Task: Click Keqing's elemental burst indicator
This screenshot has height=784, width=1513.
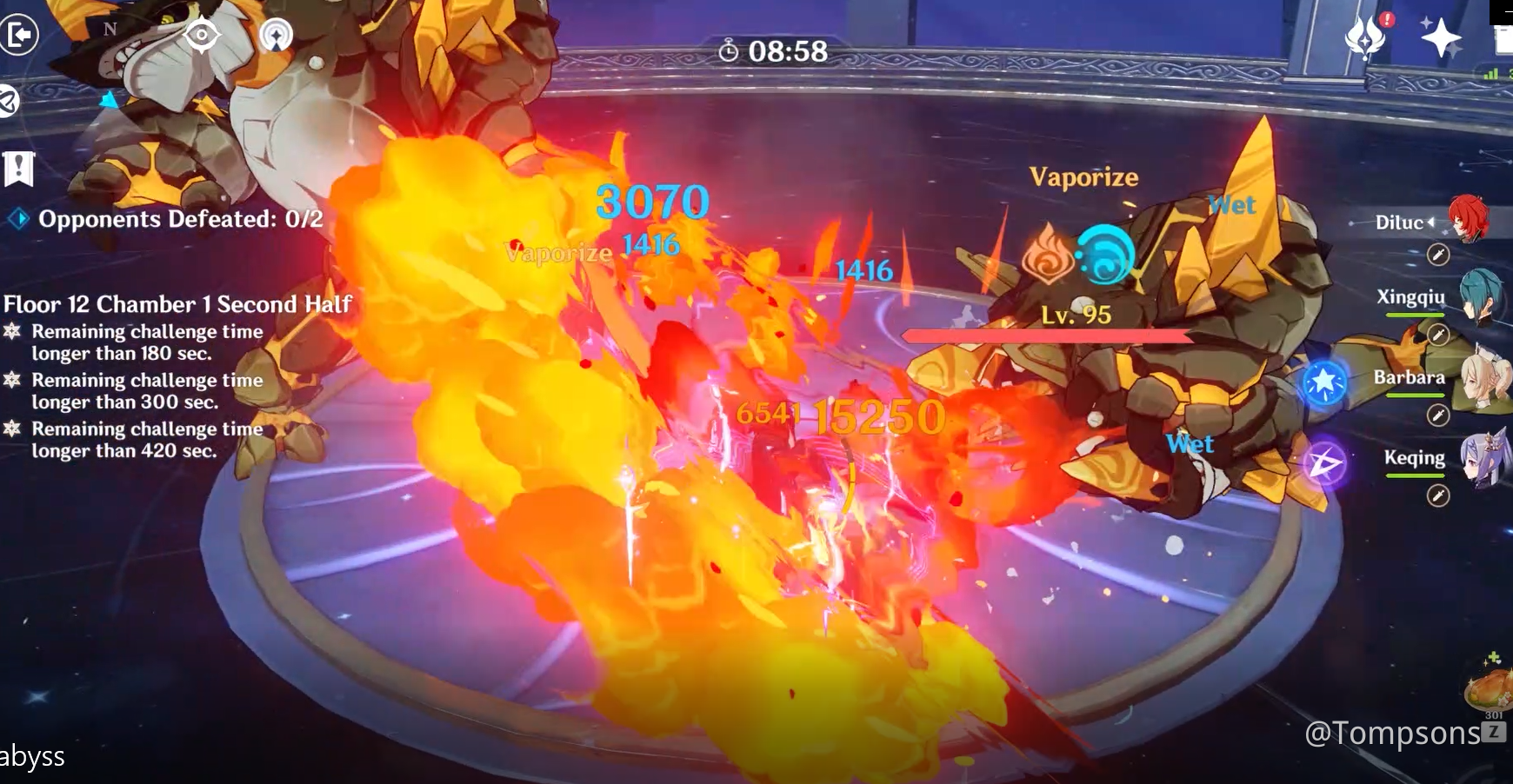Action: coord(1325,462)
